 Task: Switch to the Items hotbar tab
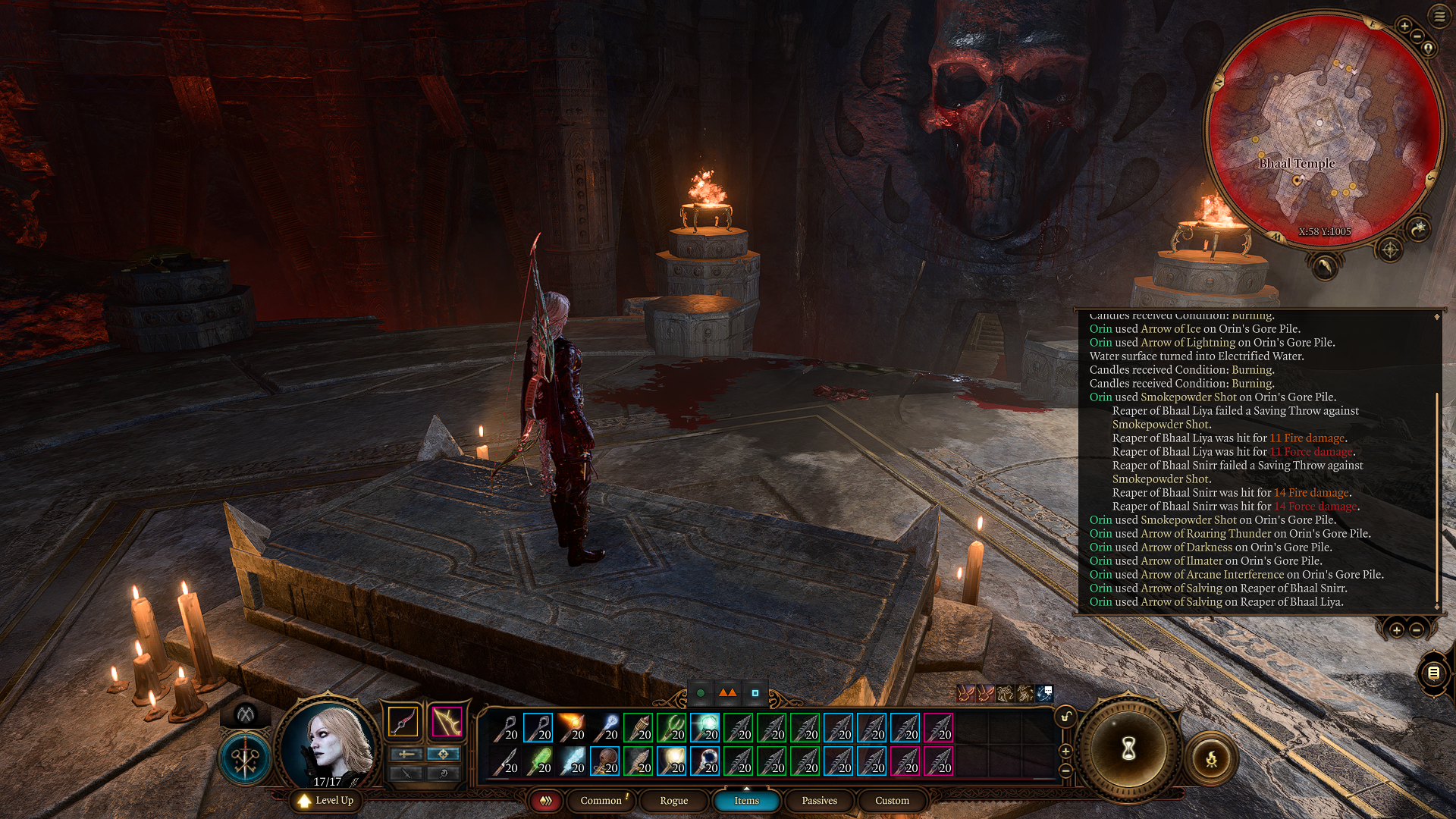tap(746, 801)
